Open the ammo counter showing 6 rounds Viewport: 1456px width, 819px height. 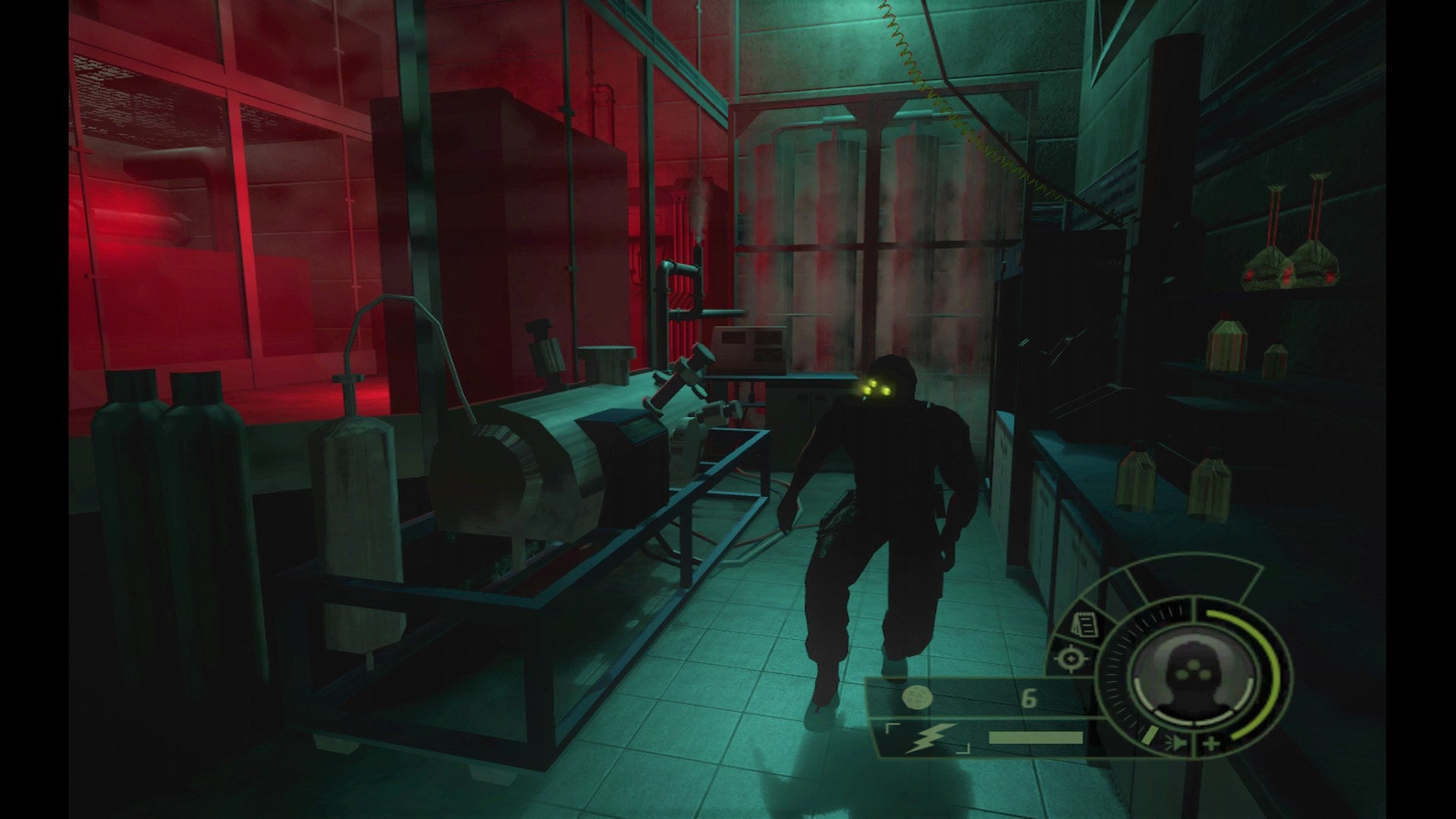[x=1028, y=698]
